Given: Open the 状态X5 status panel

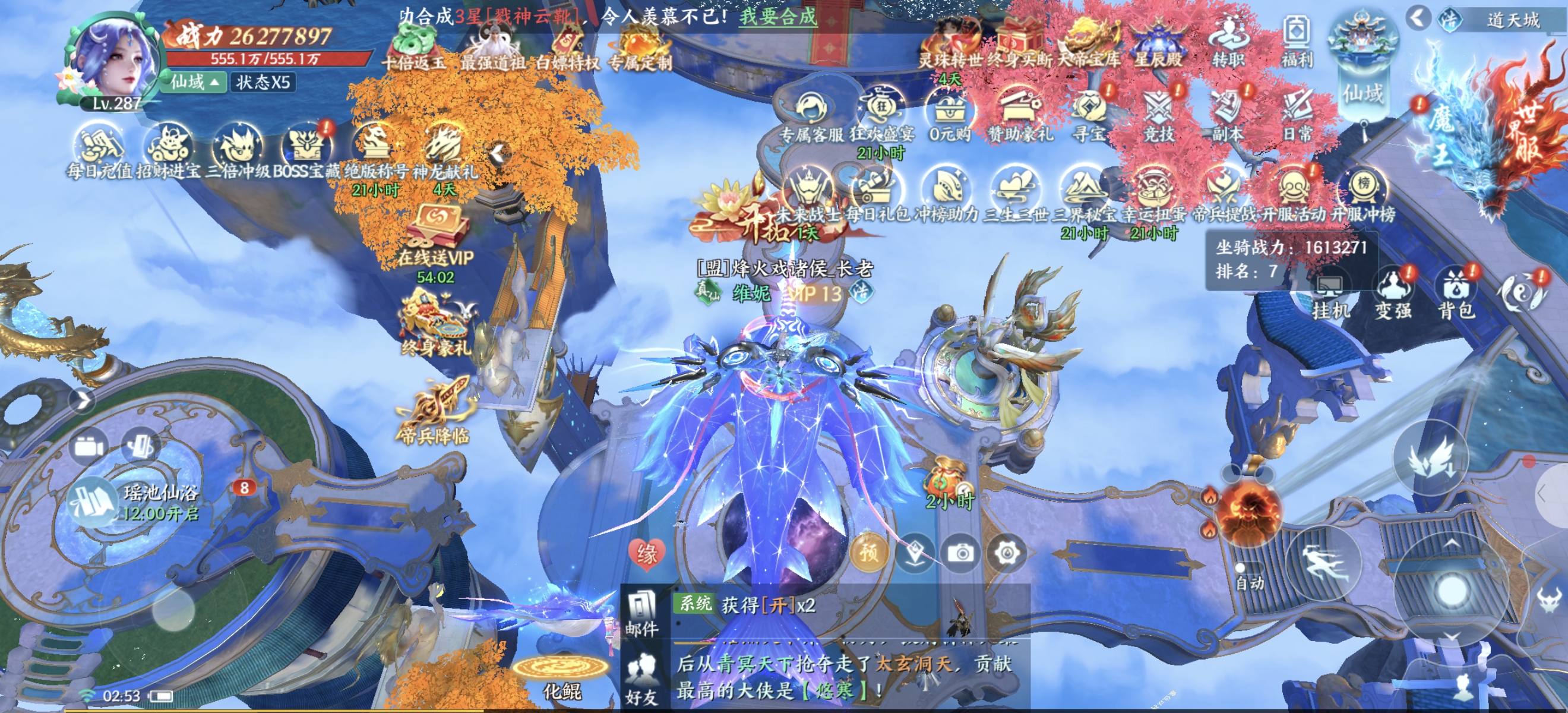Looking at the screenshot, I should 263,82.
